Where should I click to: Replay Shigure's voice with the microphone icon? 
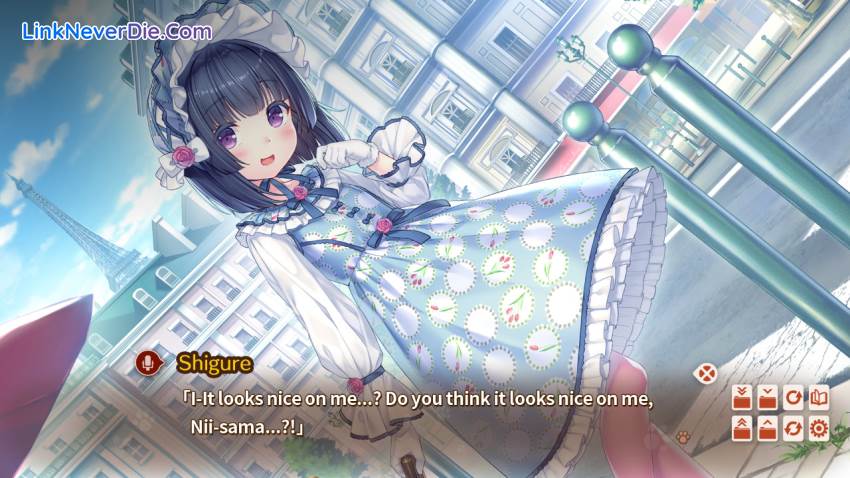(148, 362)
